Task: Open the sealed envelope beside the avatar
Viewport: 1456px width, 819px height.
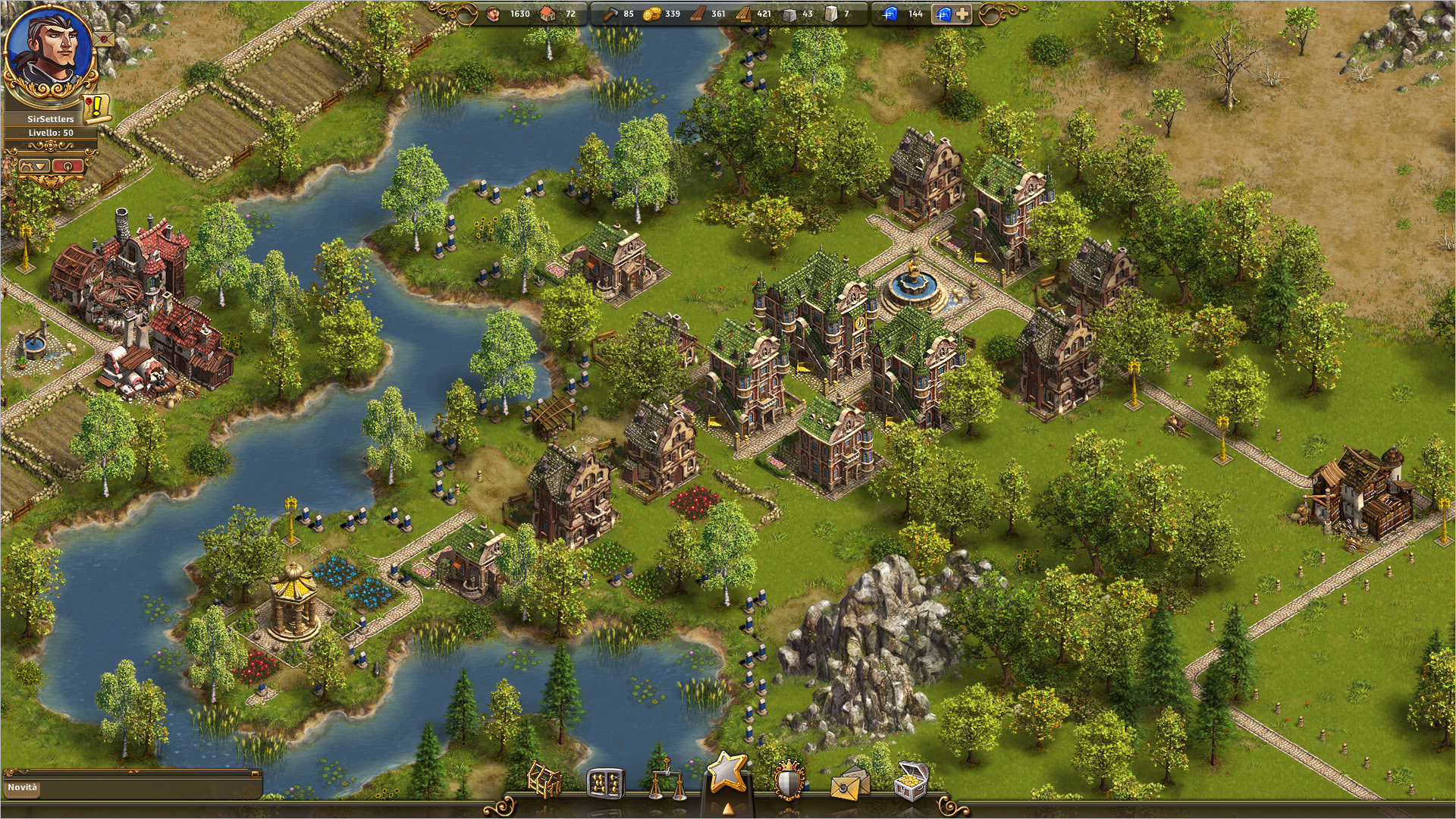Action: pyautogui.click(x=104, y=38)
